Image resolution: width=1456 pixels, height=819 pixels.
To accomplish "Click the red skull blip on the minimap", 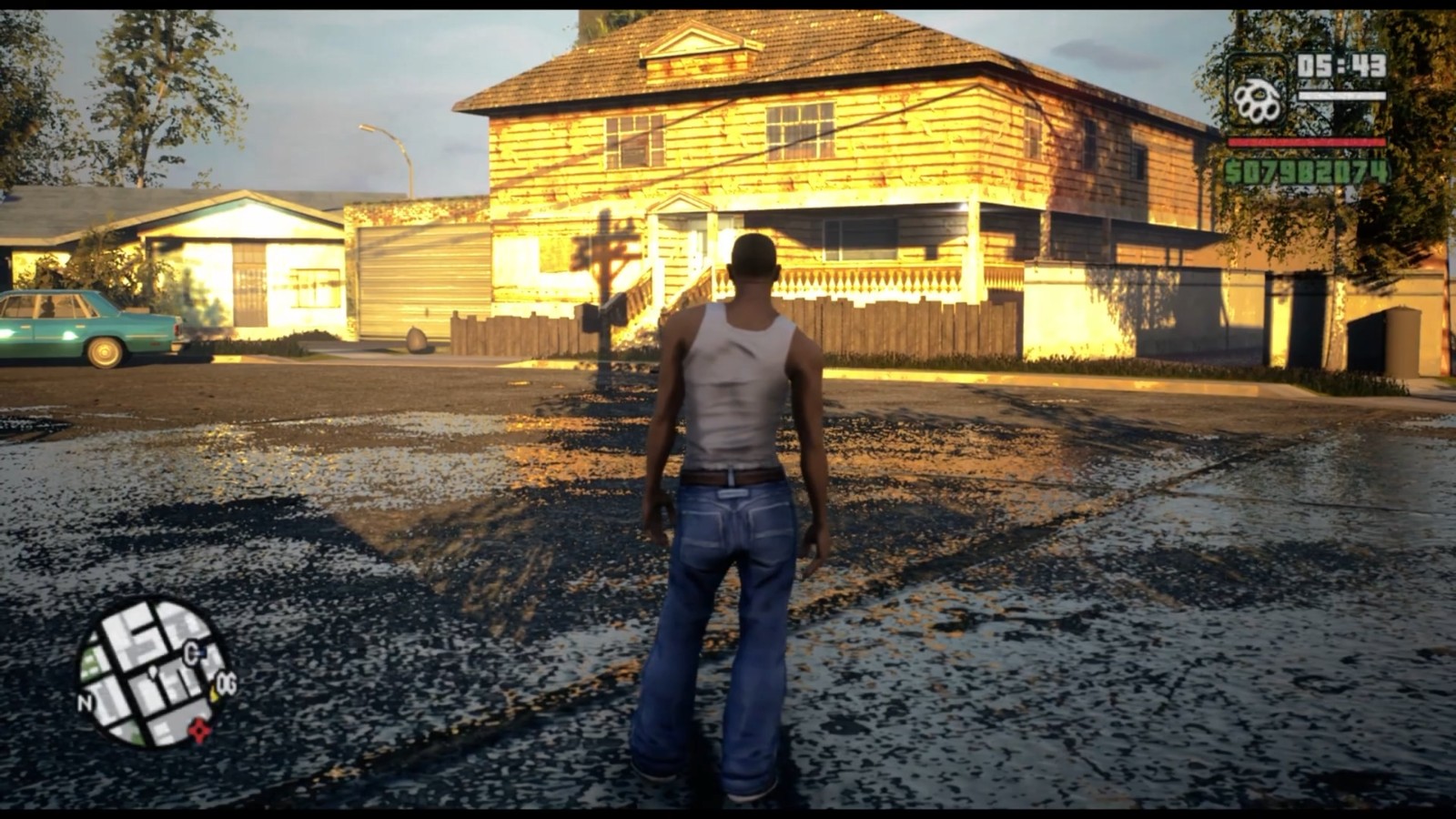I will point(199,729).
